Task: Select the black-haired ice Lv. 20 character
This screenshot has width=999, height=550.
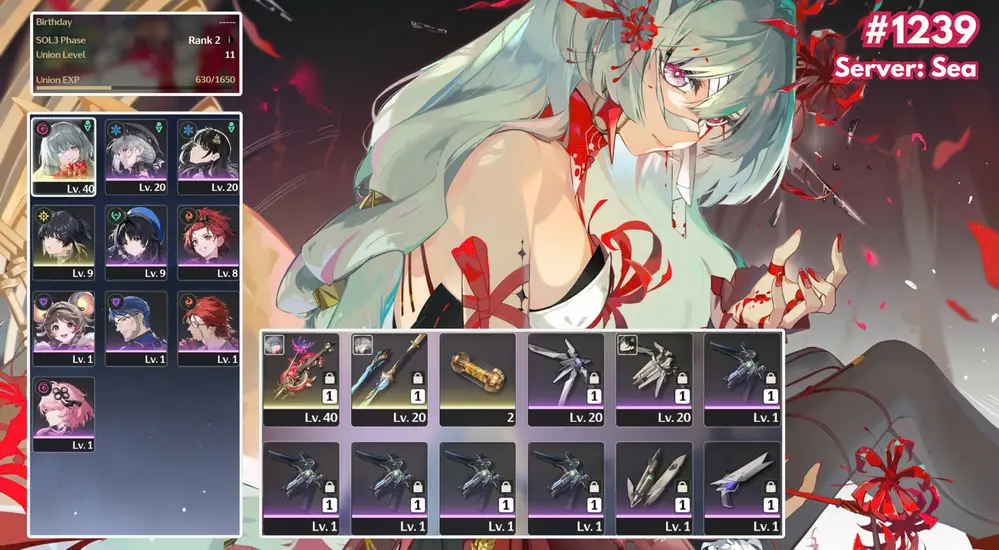Action: coord(208,156)
